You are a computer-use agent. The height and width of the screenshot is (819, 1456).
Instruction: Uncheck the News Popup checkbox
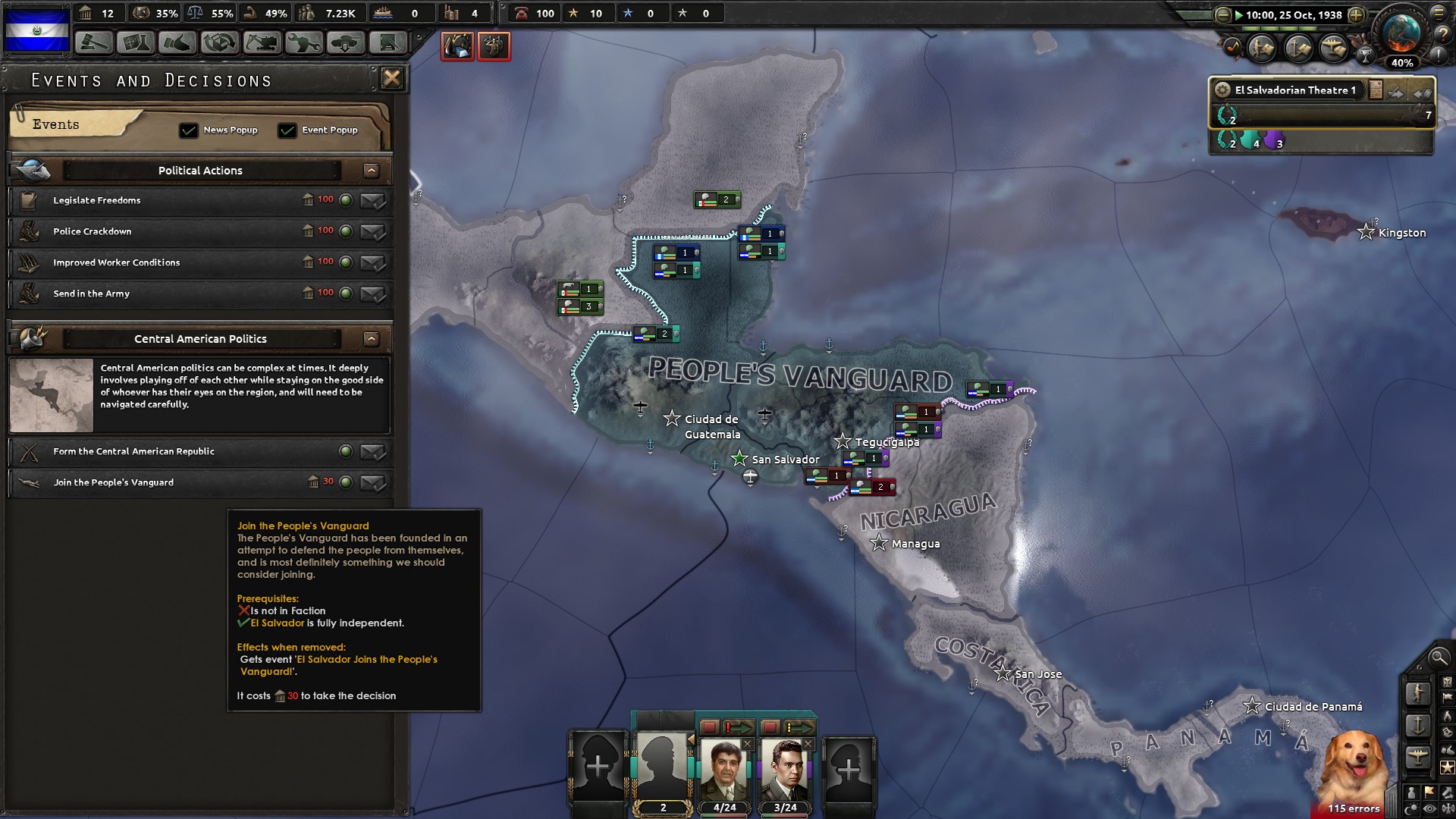pyautogui.click(x=188, y=130)
